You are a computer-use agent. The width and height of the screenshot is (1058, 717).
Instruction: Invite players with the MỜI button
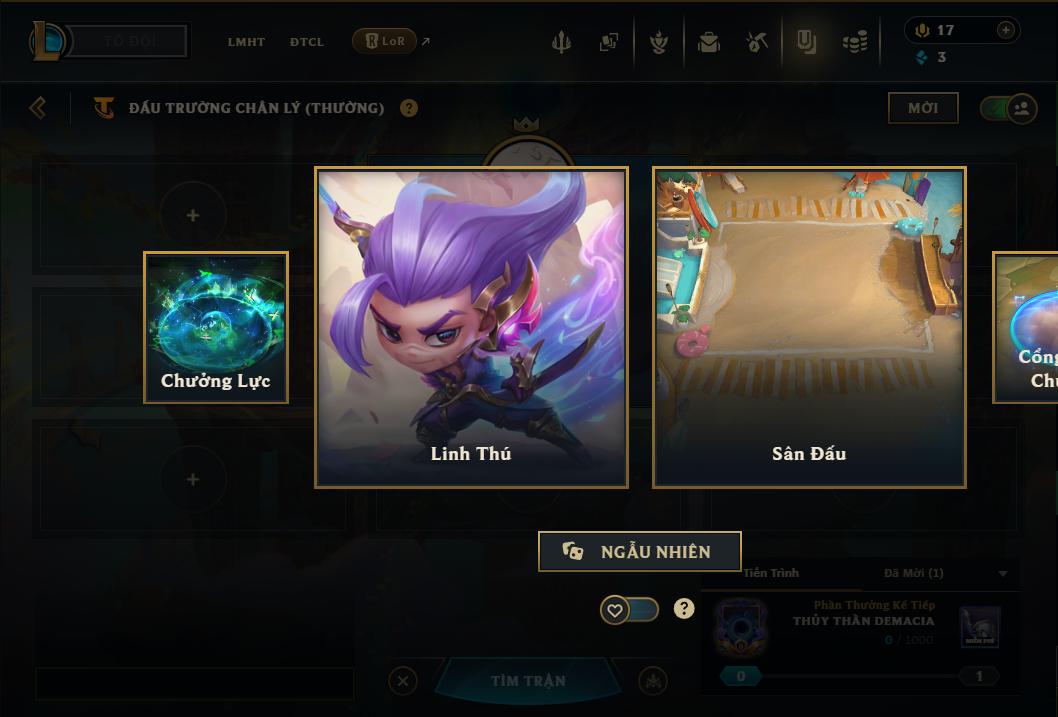click(x=923, y=108)
